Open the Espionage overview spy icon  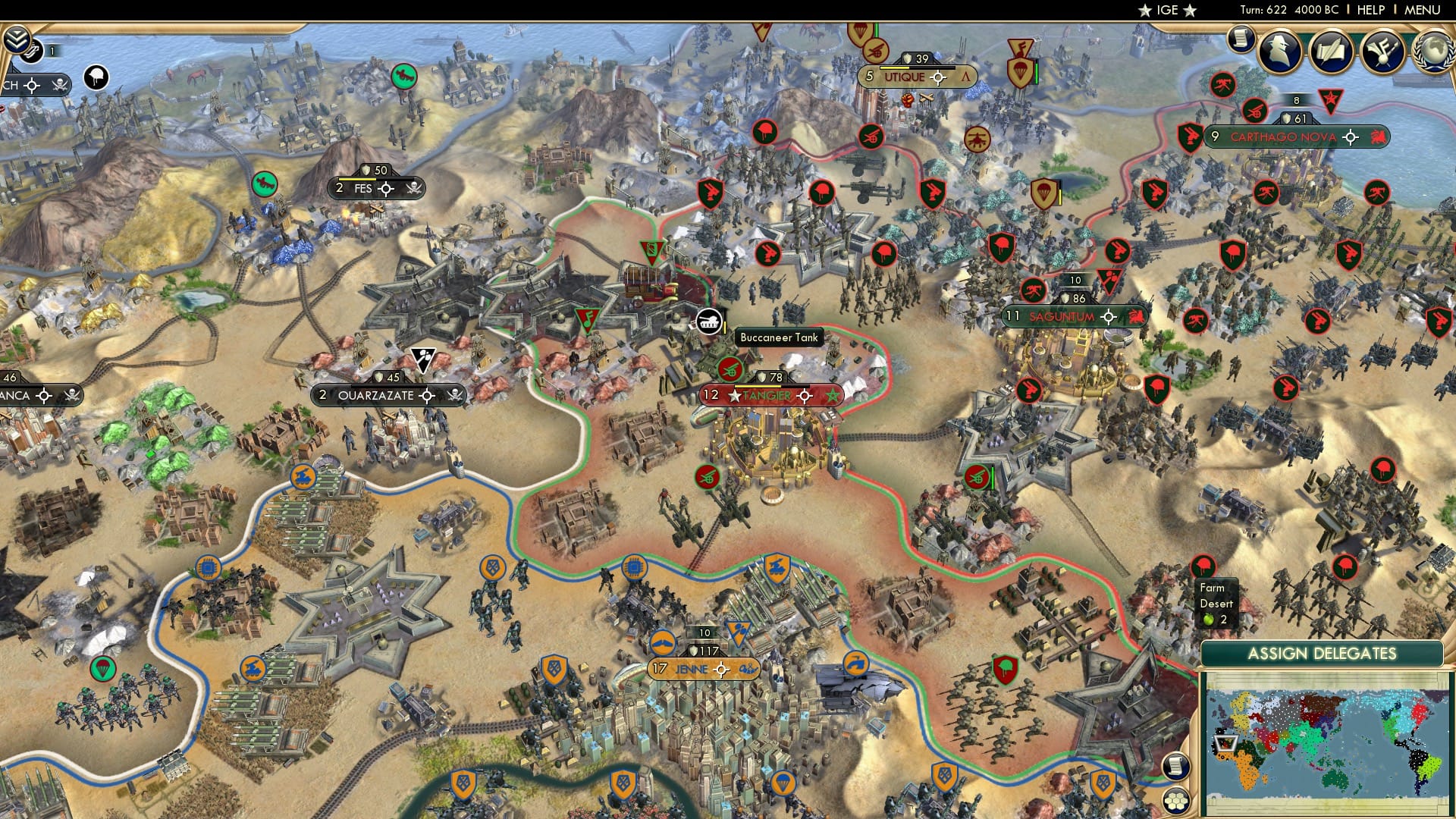[x=1280, y=52]
